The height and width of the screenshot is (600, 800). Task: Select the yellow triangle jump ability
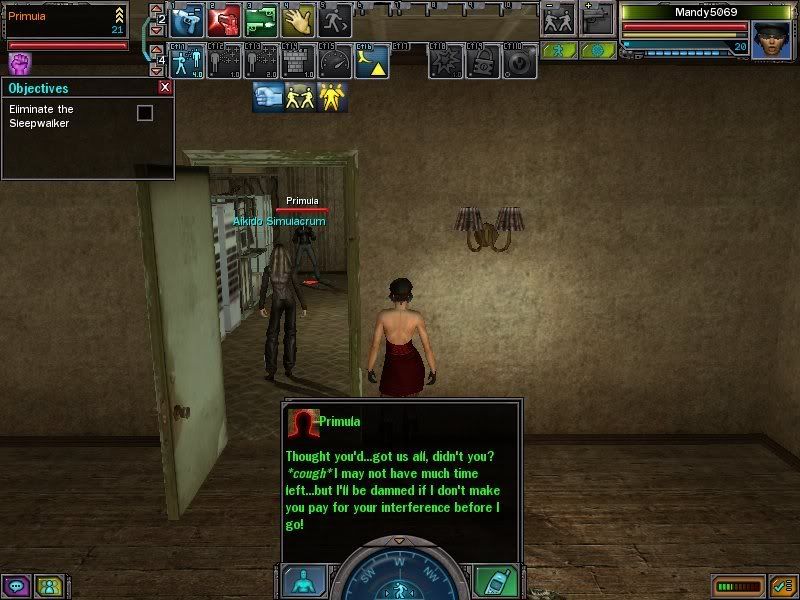(x=371, y=61)
